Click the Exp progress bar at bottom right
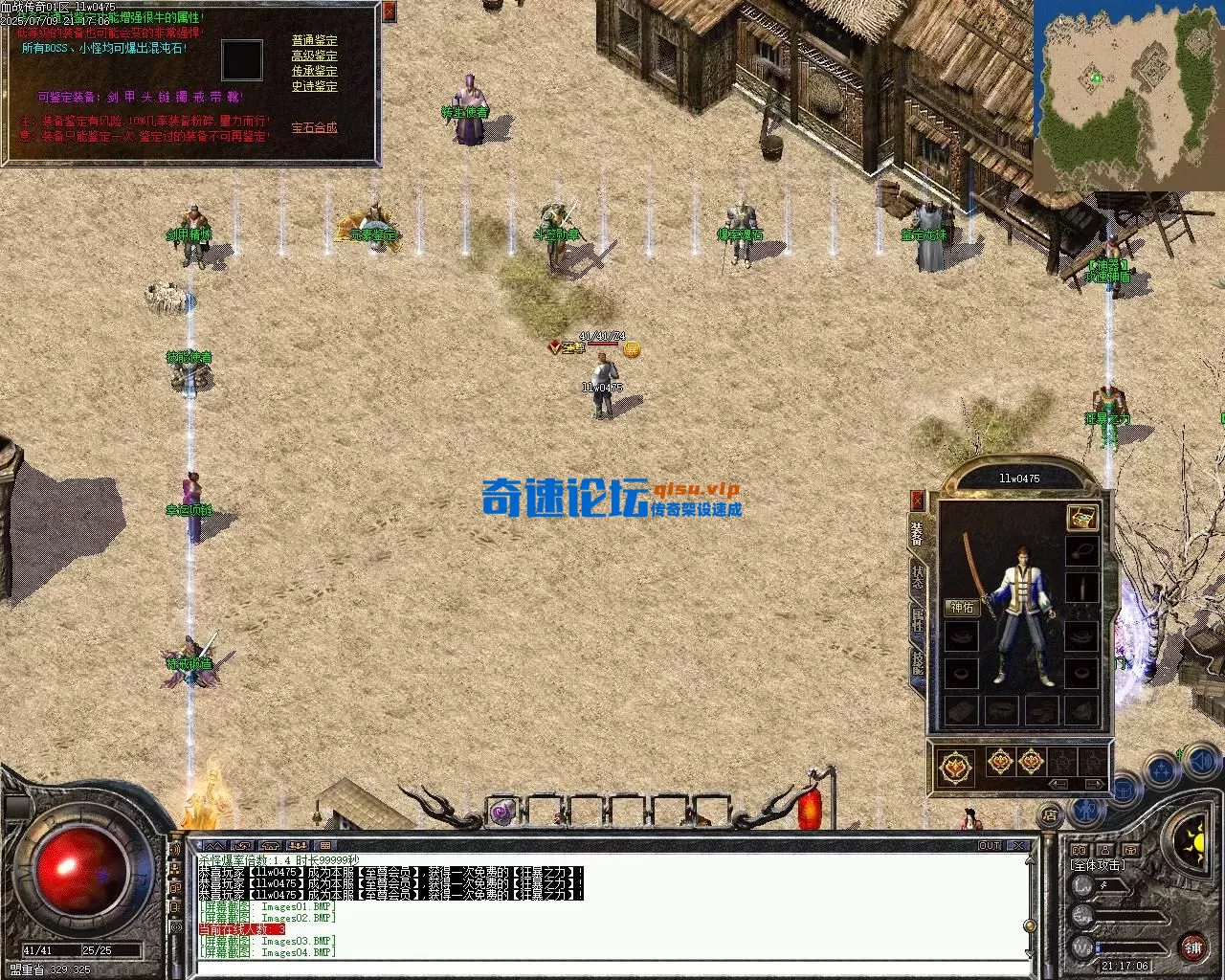 click(1129, 917)
